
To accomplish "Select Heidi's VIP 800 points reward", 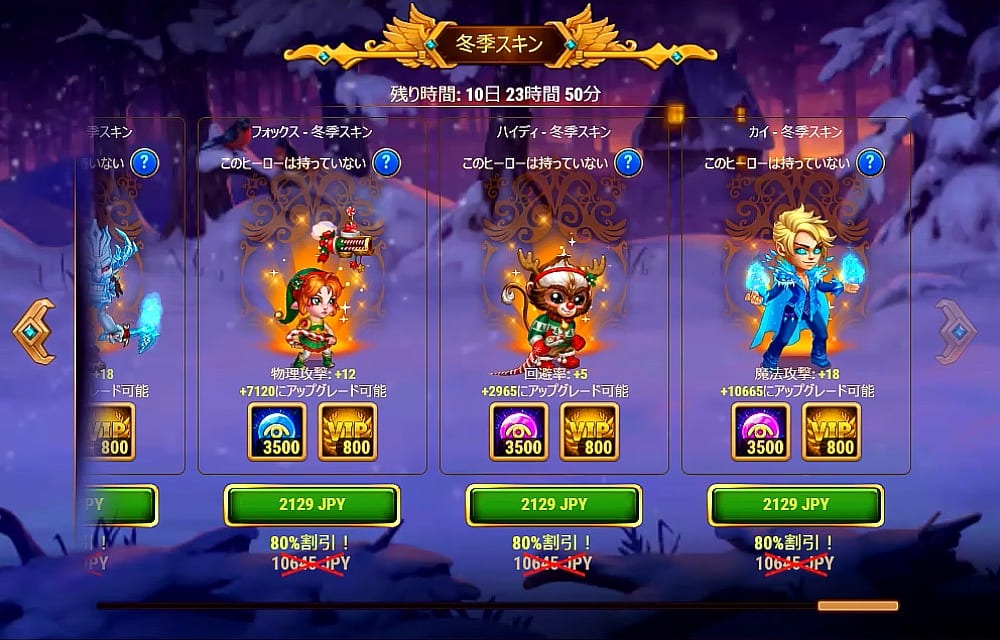I will [590, 432].
